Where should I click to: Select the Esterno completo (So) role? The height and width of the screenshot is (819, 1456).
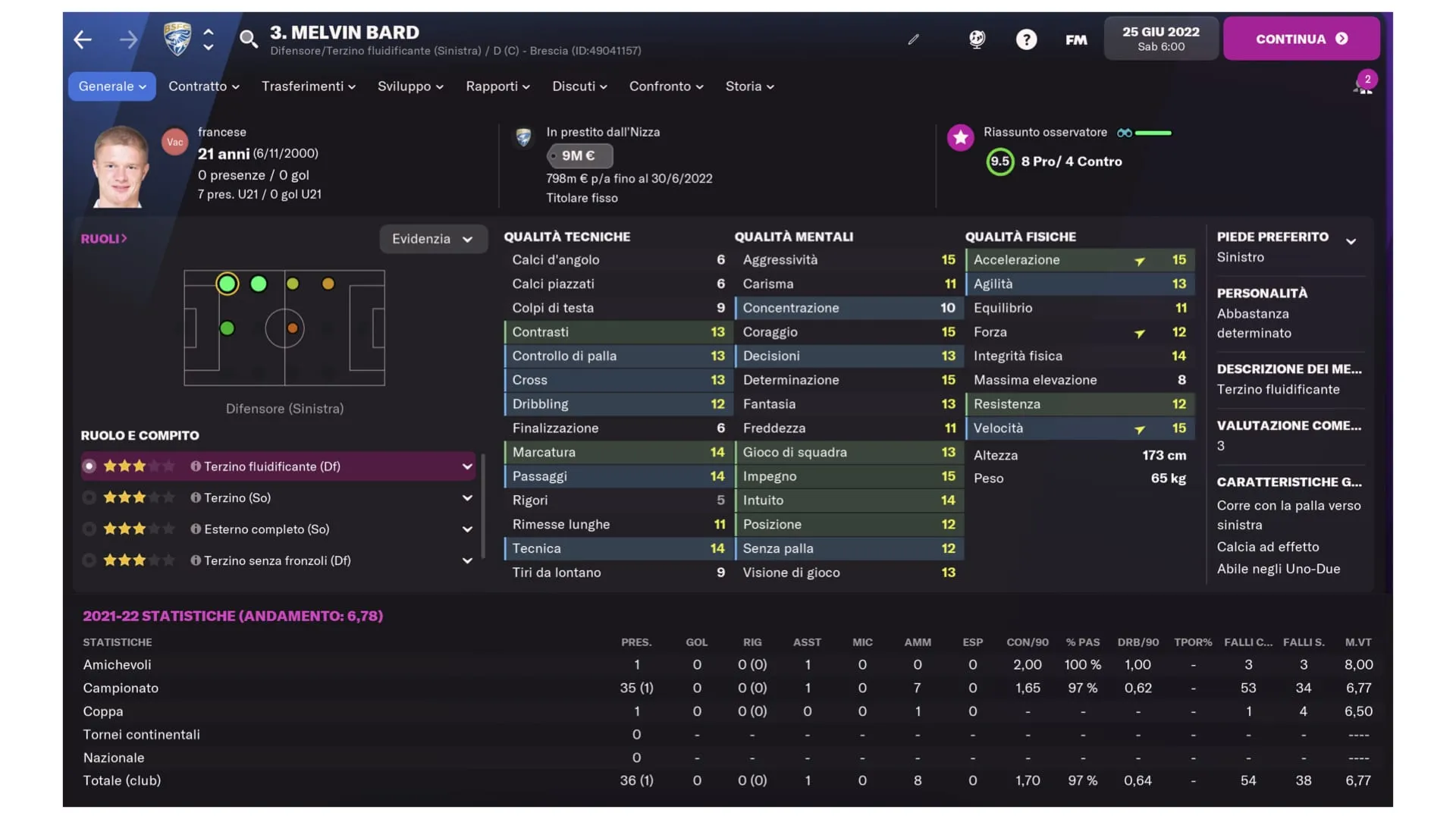tap(89, 529)
